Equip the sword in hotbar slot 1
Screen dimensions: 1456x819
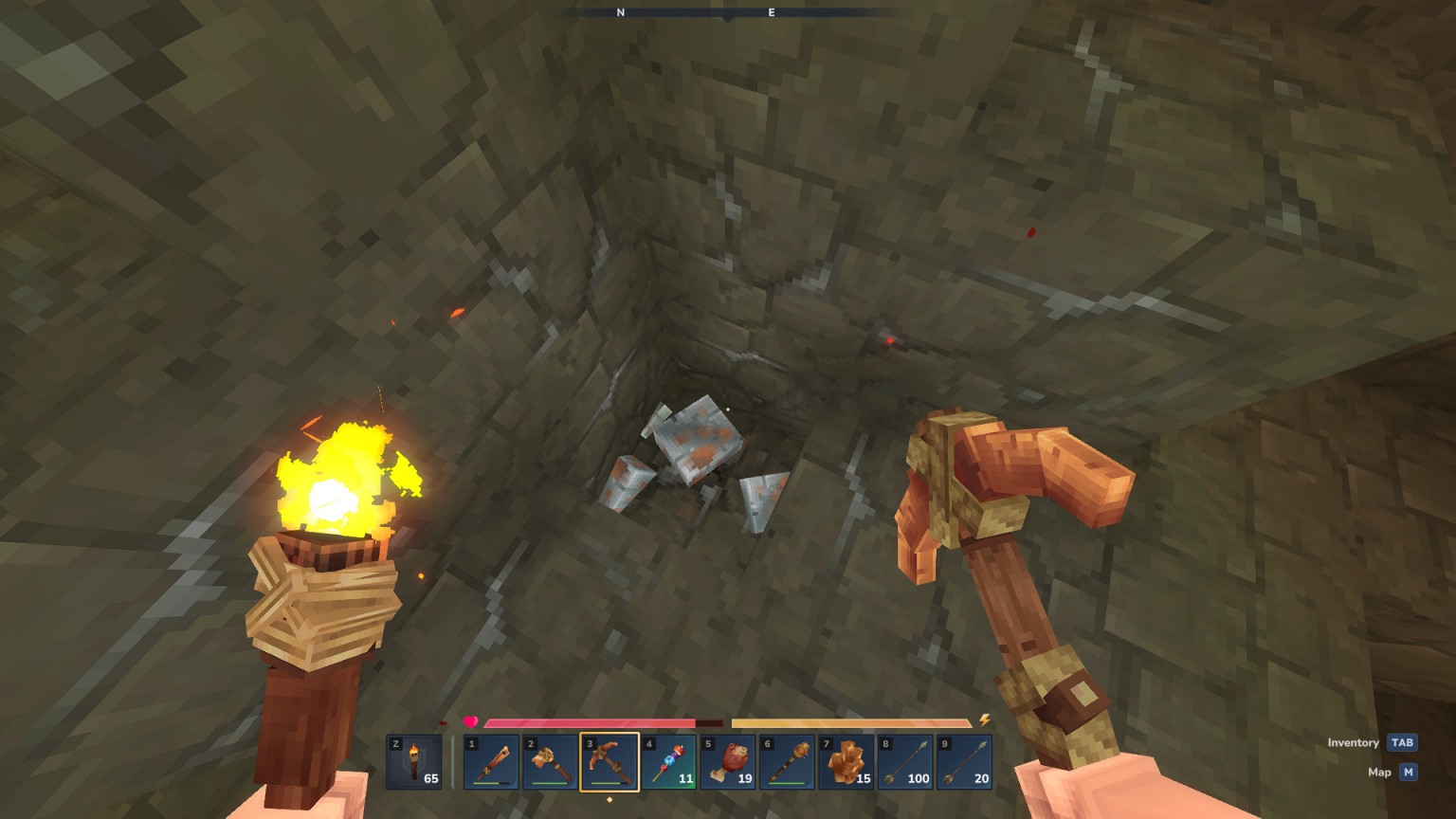pos(491,762)
